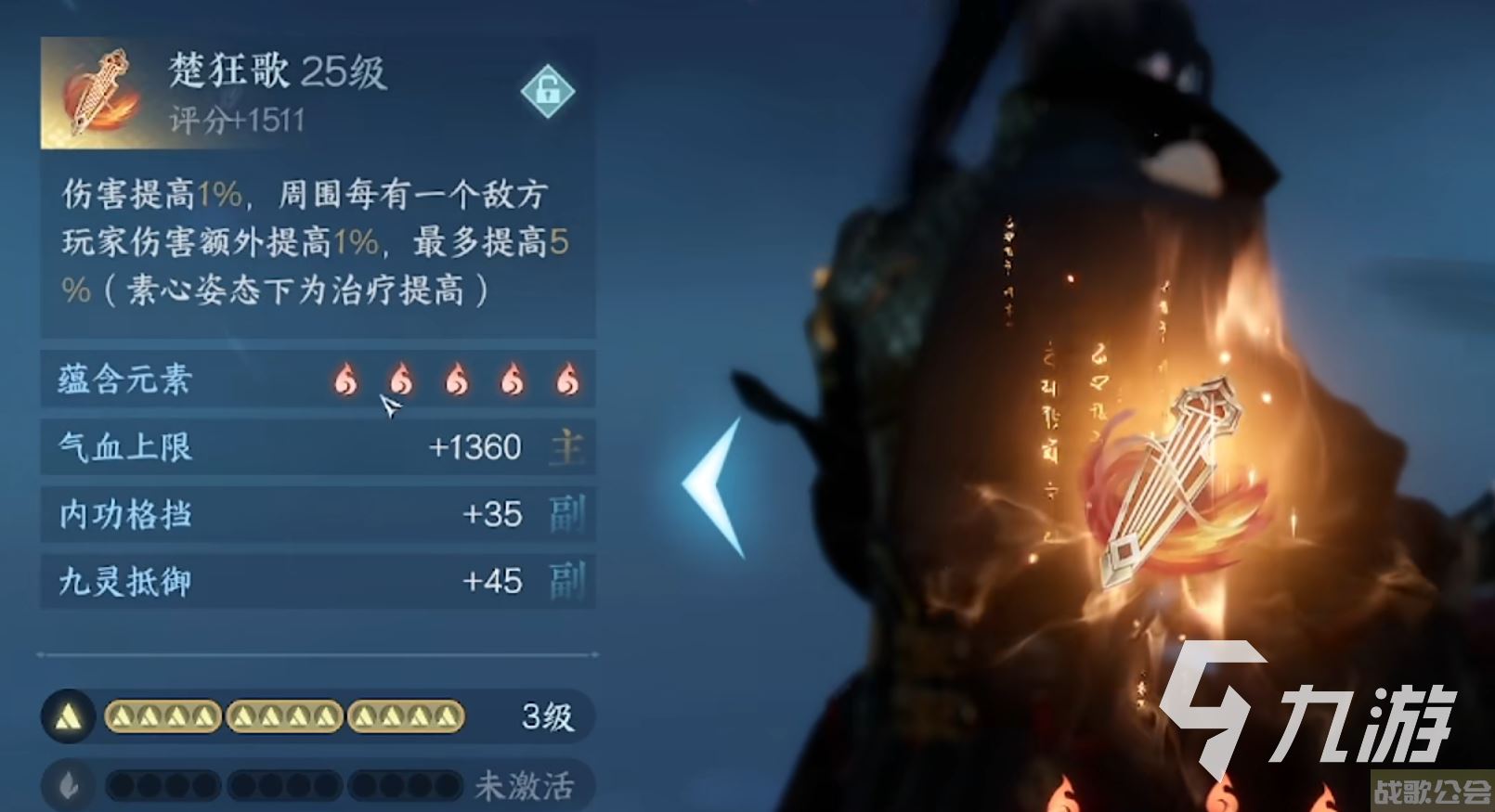Select the first fire element icon
This screenshot has width=1495, height=812.
pos(344,380)
